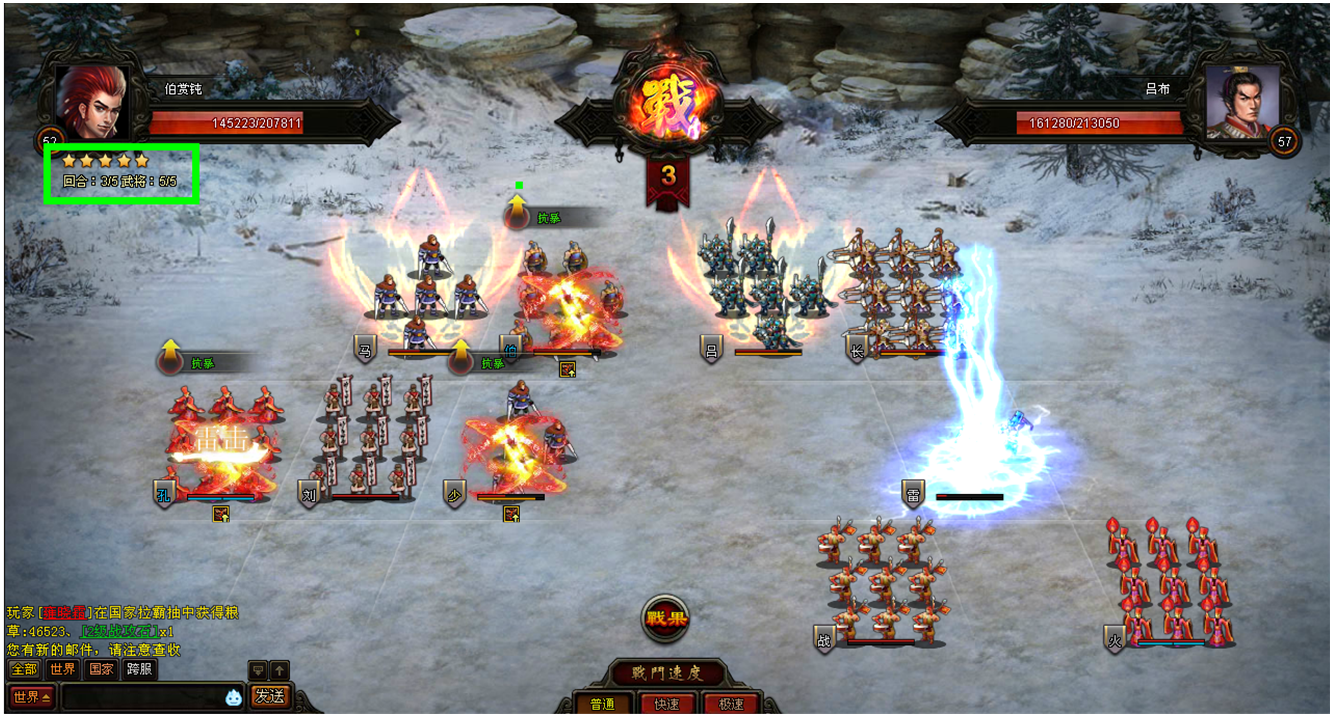
Task: Click the chat message input field
Action: coord(140,696)
